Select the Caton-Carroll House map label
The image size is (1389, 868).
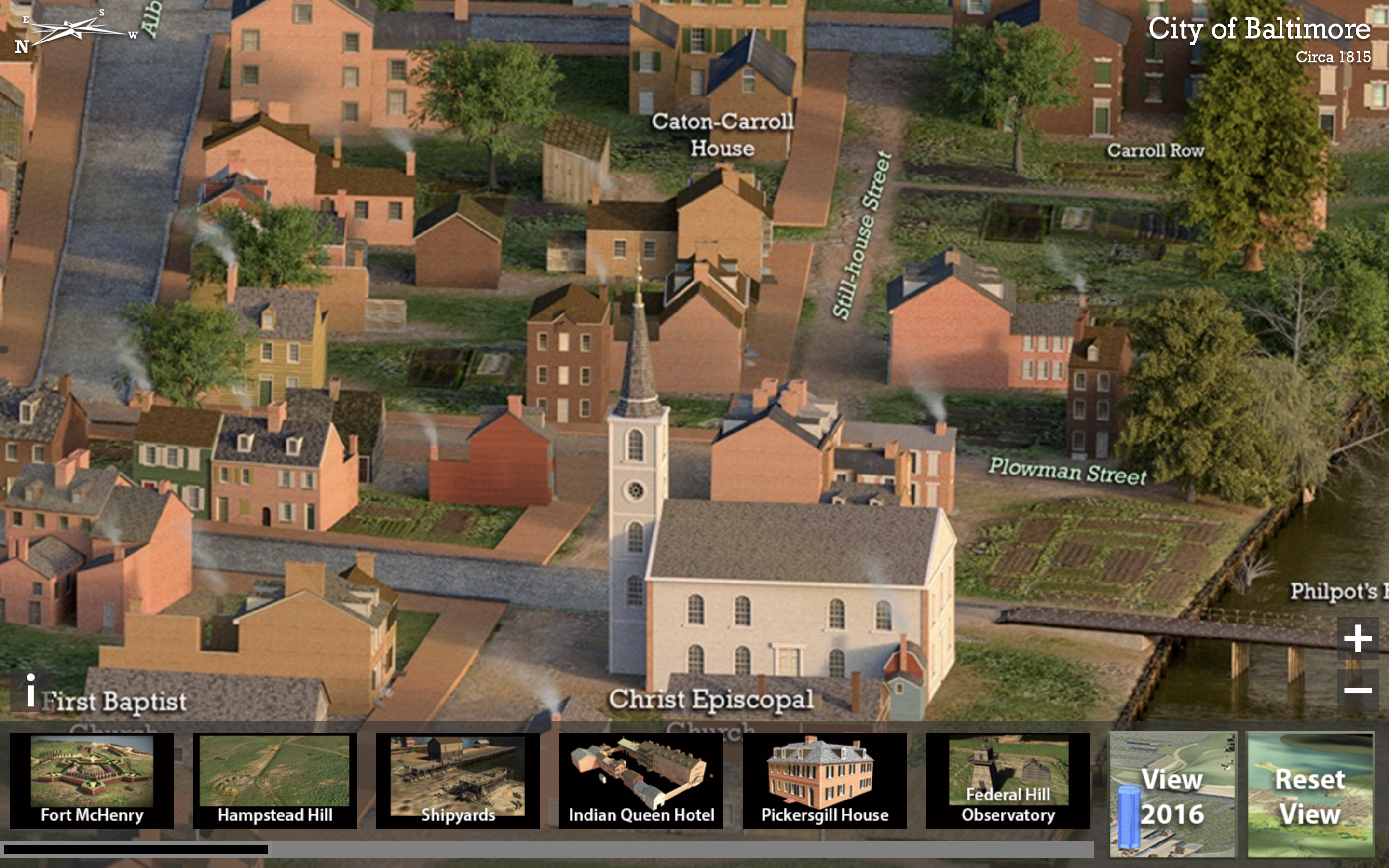click(722, 135)
